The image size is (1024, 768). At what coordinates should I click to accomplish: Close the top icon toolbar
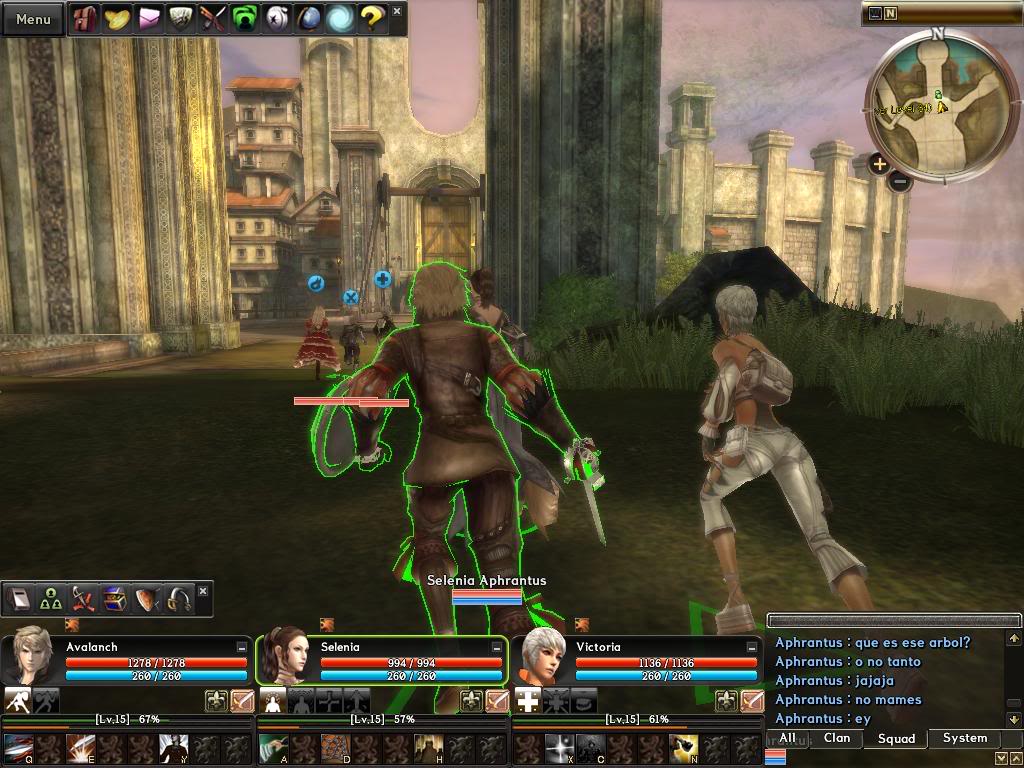397,11
